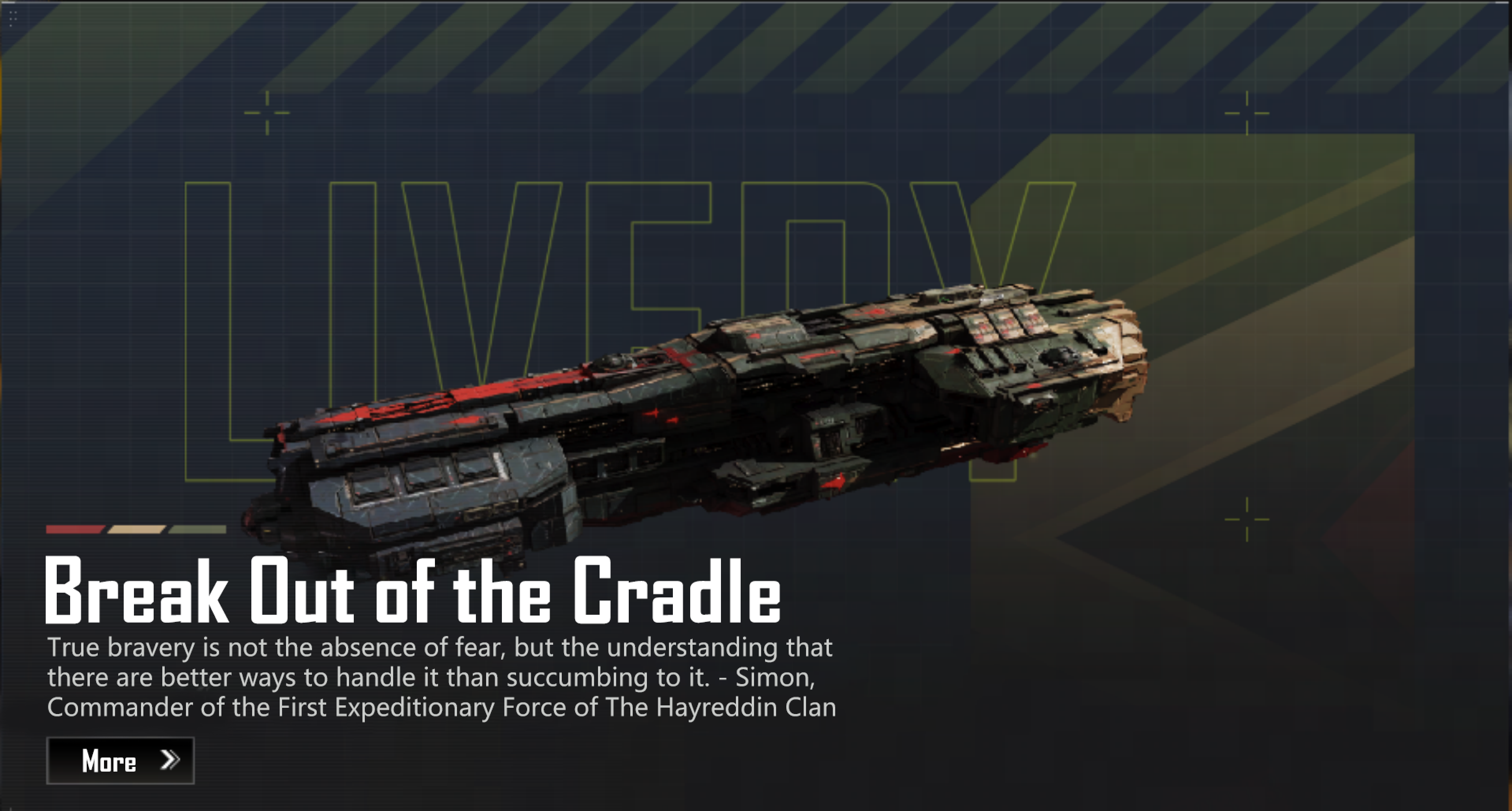Open the More button for livery details
This screenshot has height=811, width=1512.
(x=120, y=761)
